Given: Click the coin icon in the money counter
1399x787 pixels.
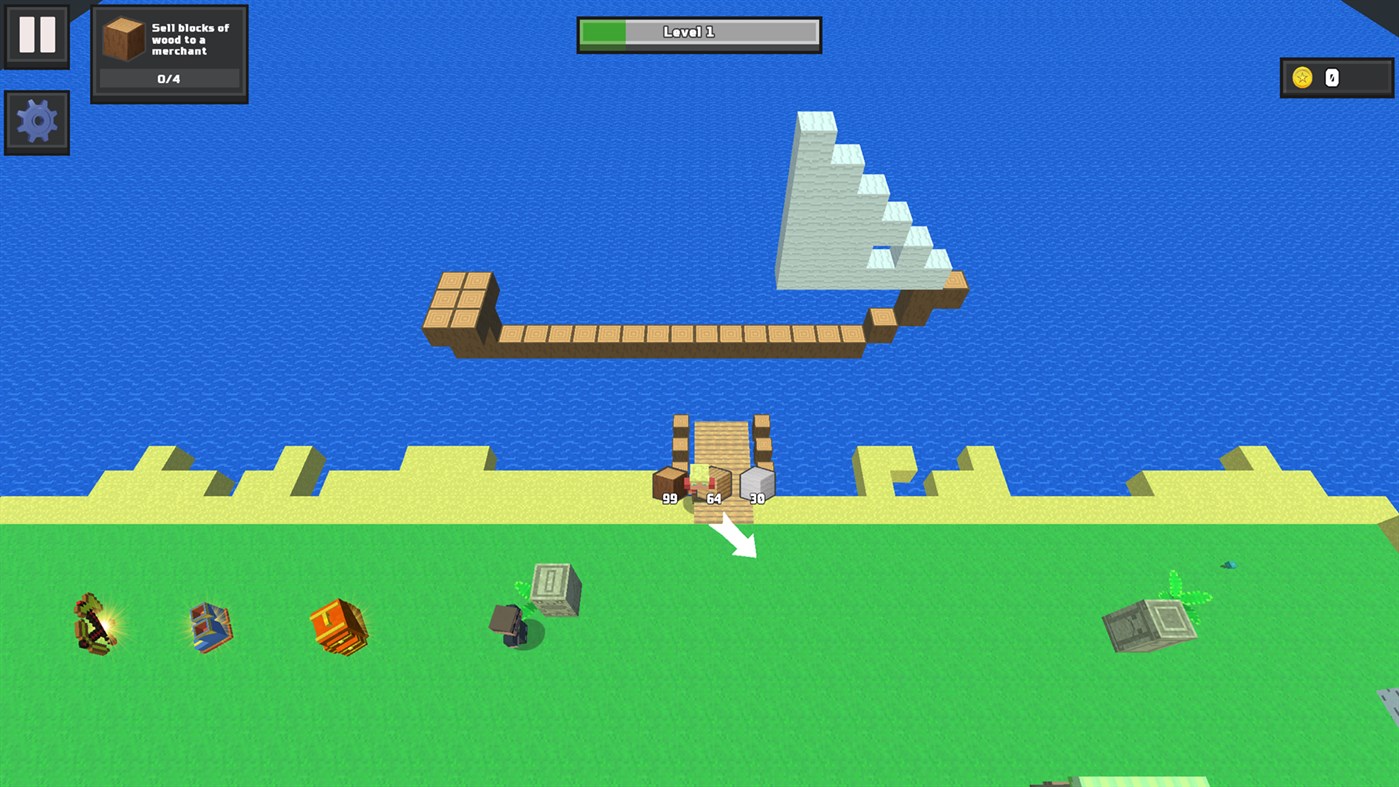Looking at the screenshot, I should pyautogui.click(x=1305, y=75).
